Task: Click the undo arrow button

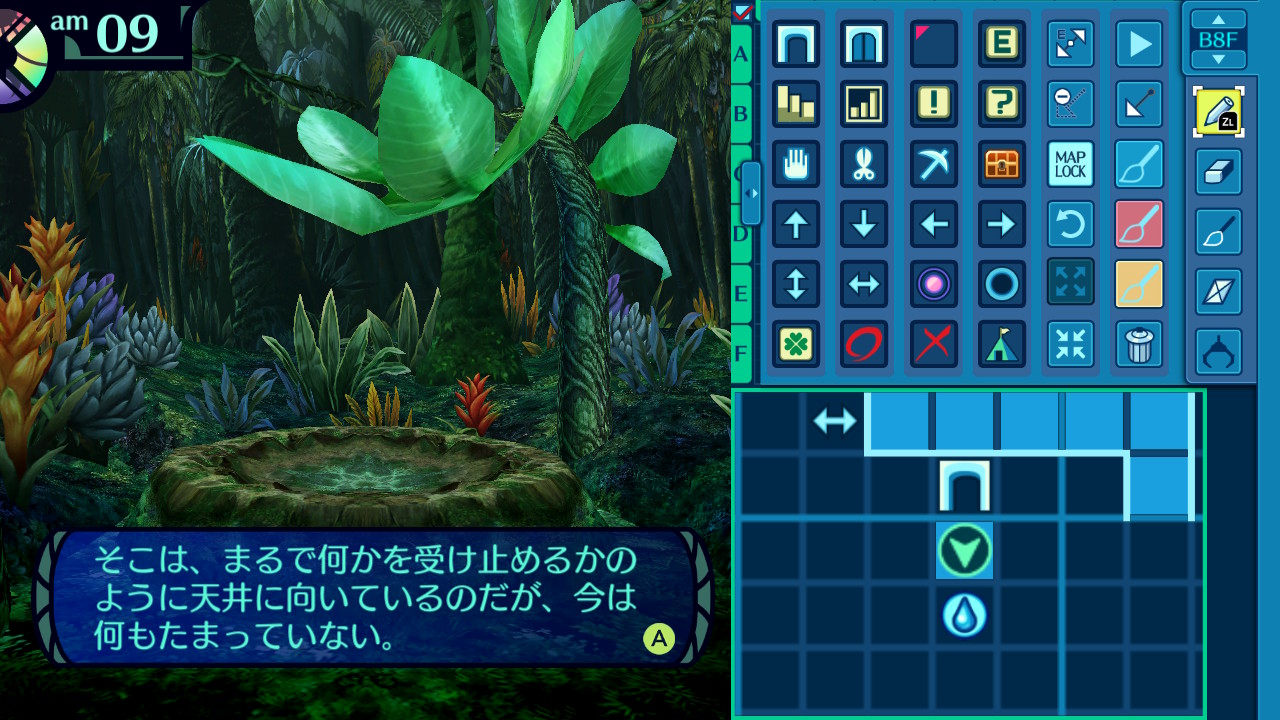Action: tap(1070, 224)
